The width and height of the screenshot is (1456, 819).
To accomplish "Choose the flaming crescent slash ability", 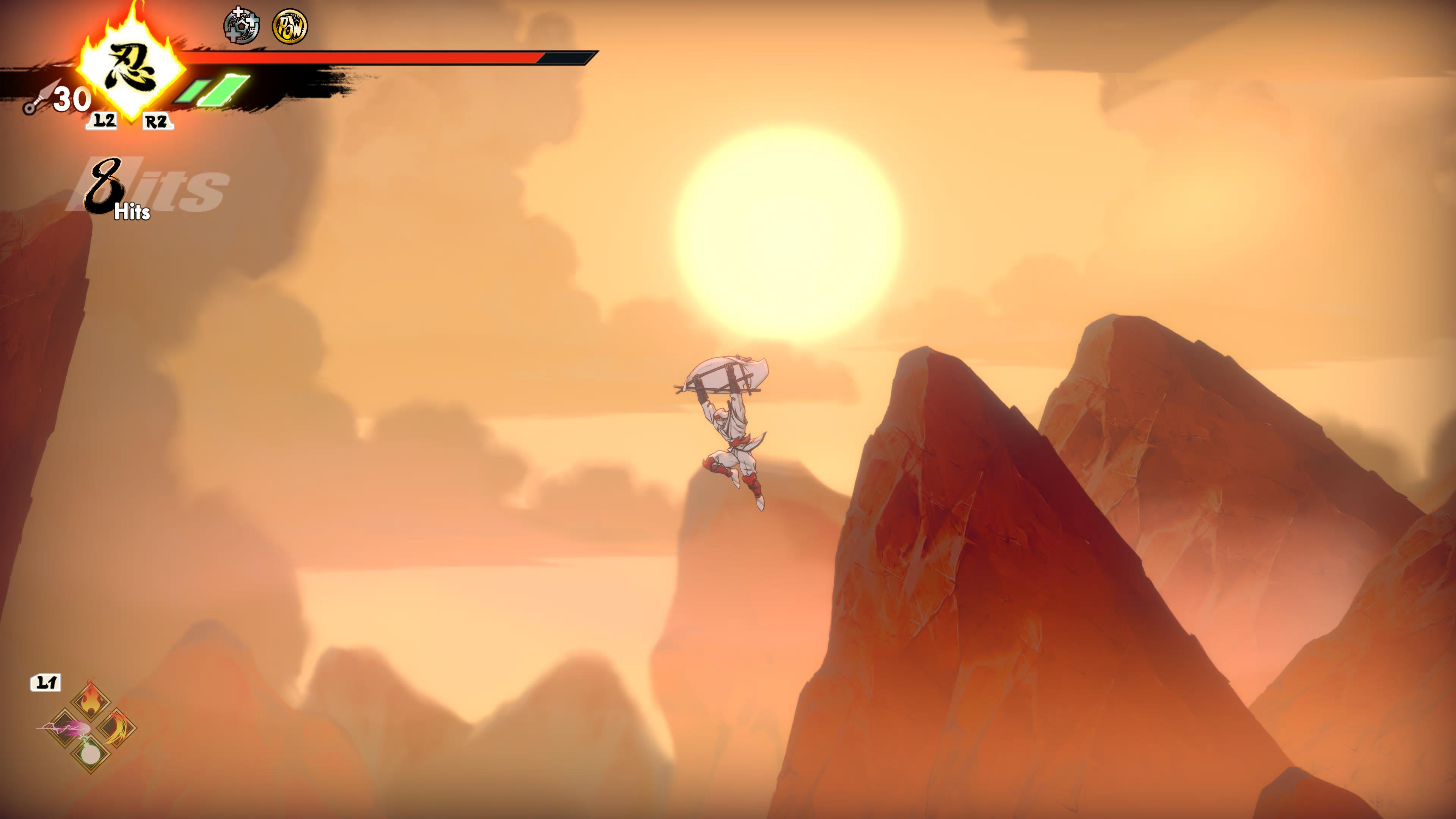I will (117, 728).
